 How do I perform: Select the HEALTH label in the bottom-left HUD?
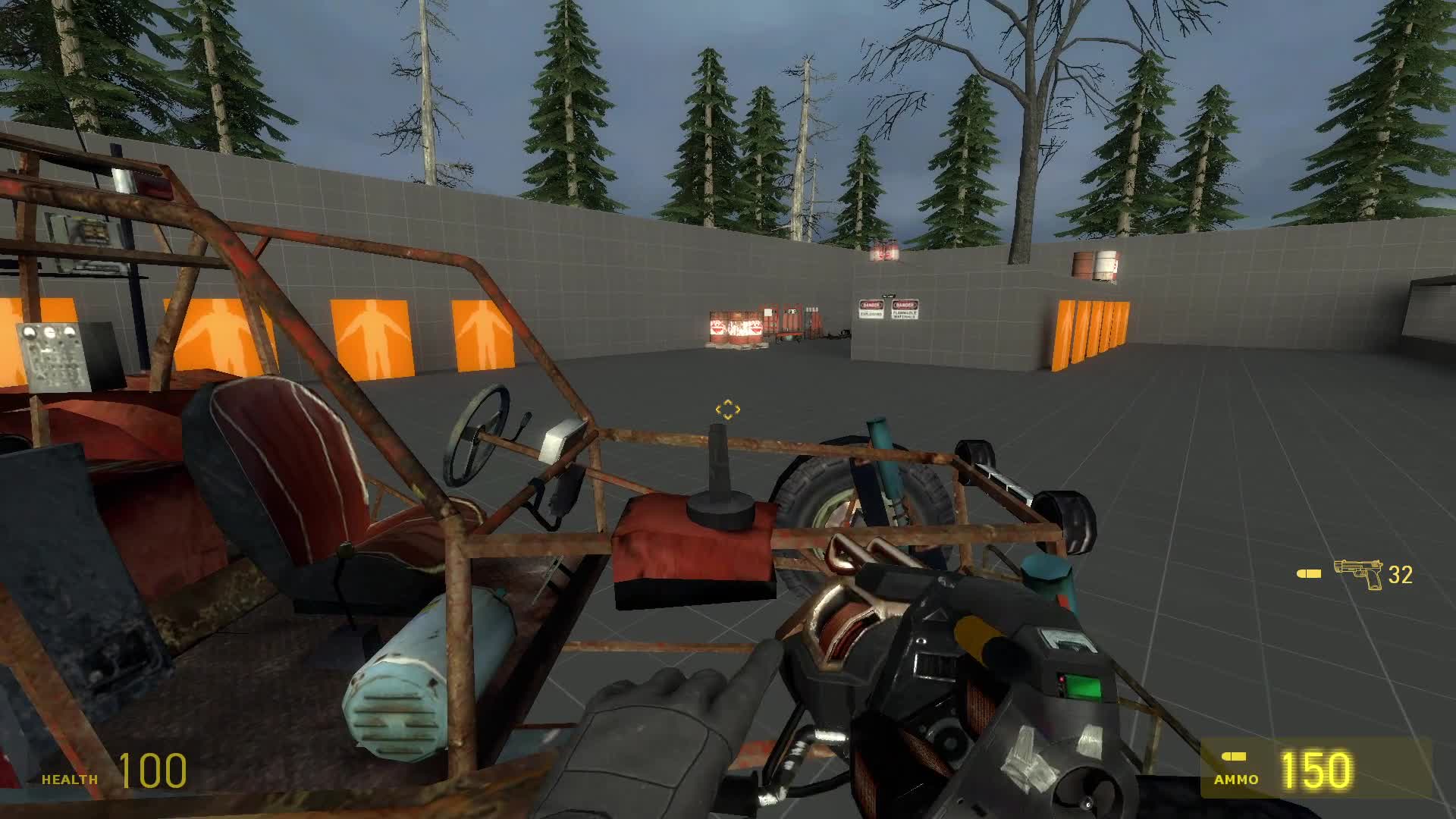68,778
